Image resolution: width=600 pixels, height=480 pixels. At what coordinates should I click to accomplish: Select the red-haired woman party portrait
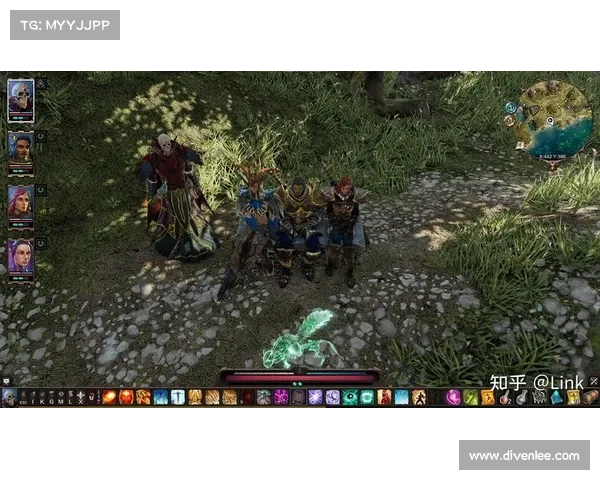tap(20, 201)
